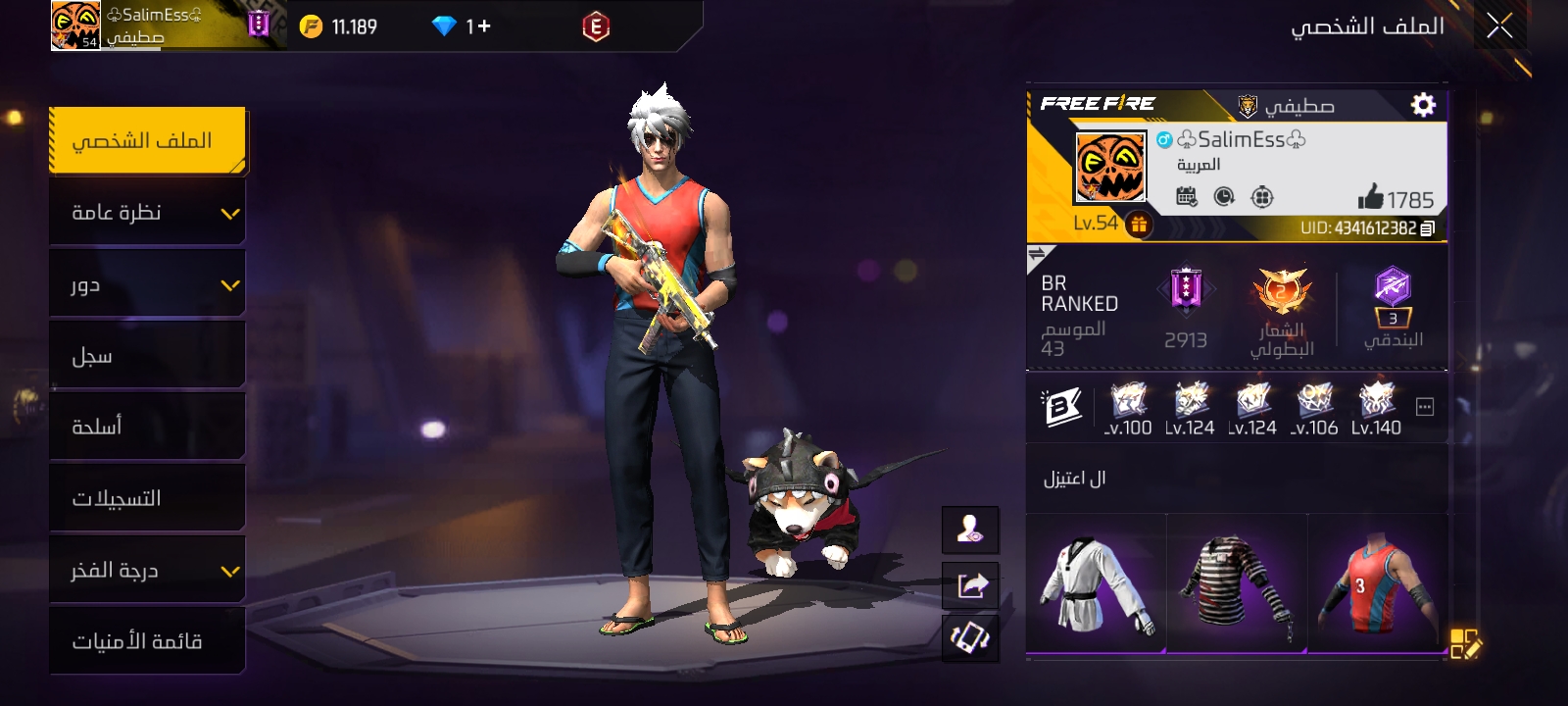
Task: Select the الملف الشخصي profile tab
Action: (x=147, y=141)
